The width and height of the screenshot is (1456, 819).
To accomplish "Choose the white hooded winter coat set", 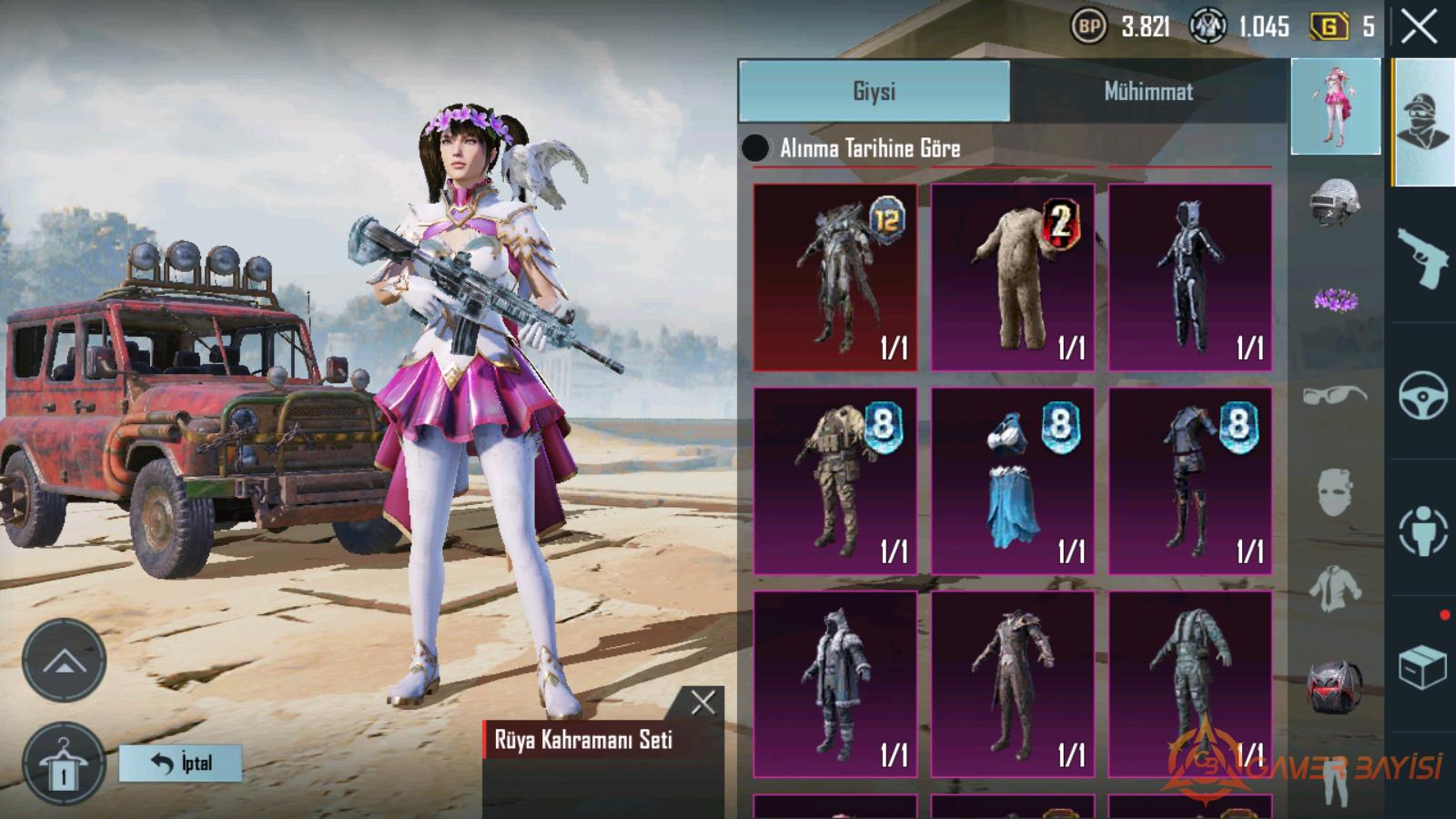I will point(834,684).
